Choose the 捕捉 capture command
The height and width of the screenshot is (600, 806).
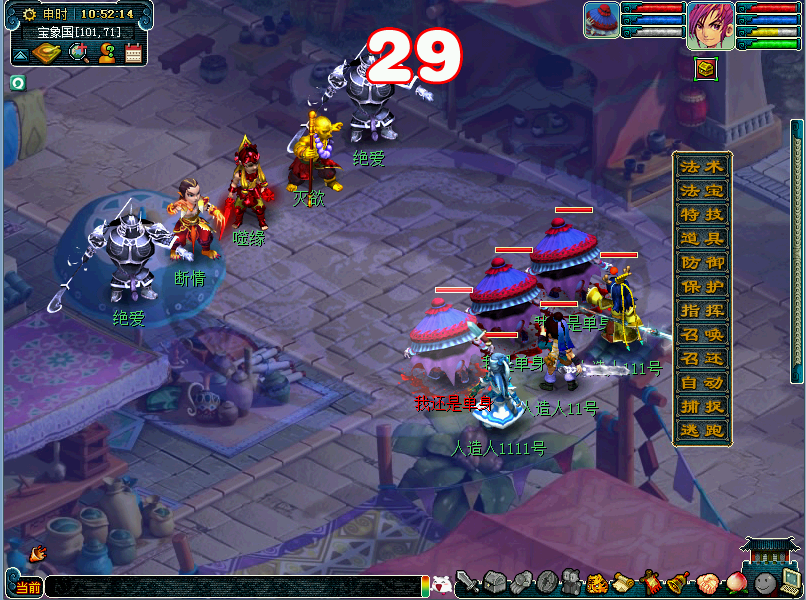click(x=701, y=406)
